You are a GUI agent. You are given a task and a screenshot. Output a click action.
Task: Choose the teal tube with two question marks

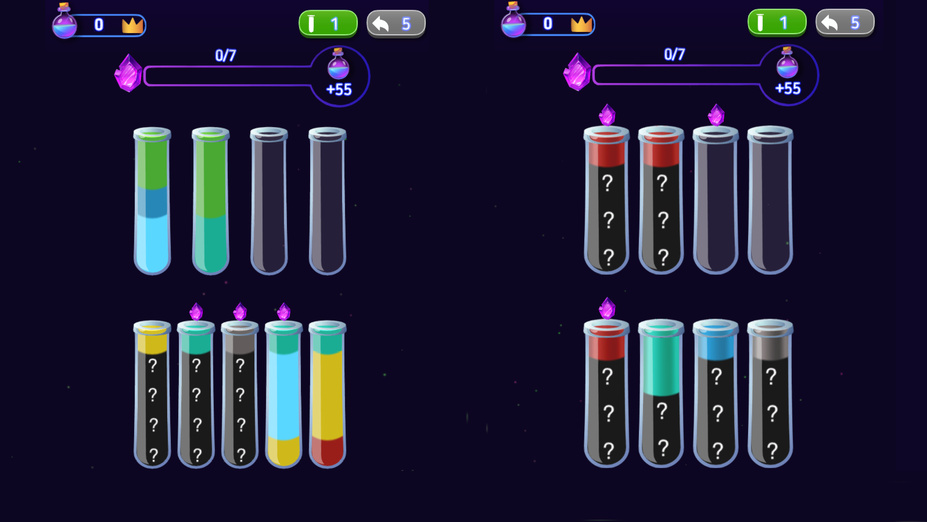(x=661, y=393)
